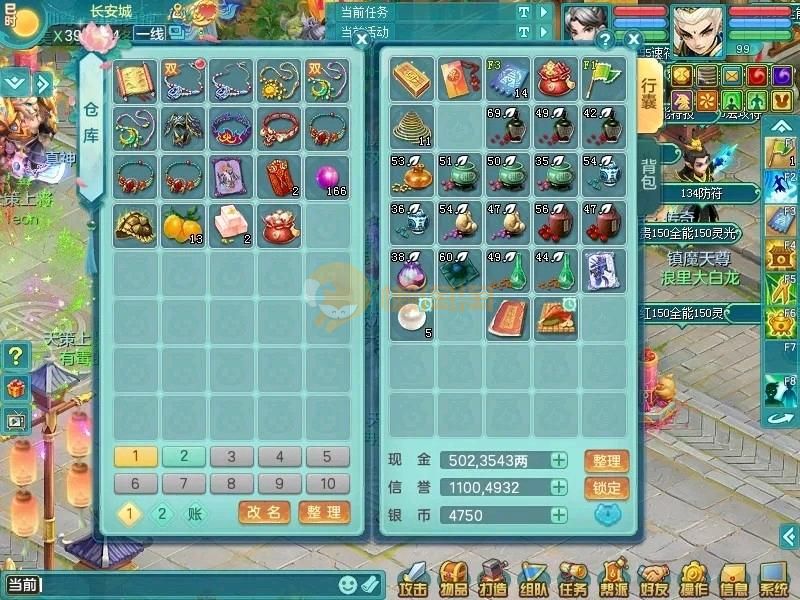Select the green flag item marked F1

pos(604,77)
